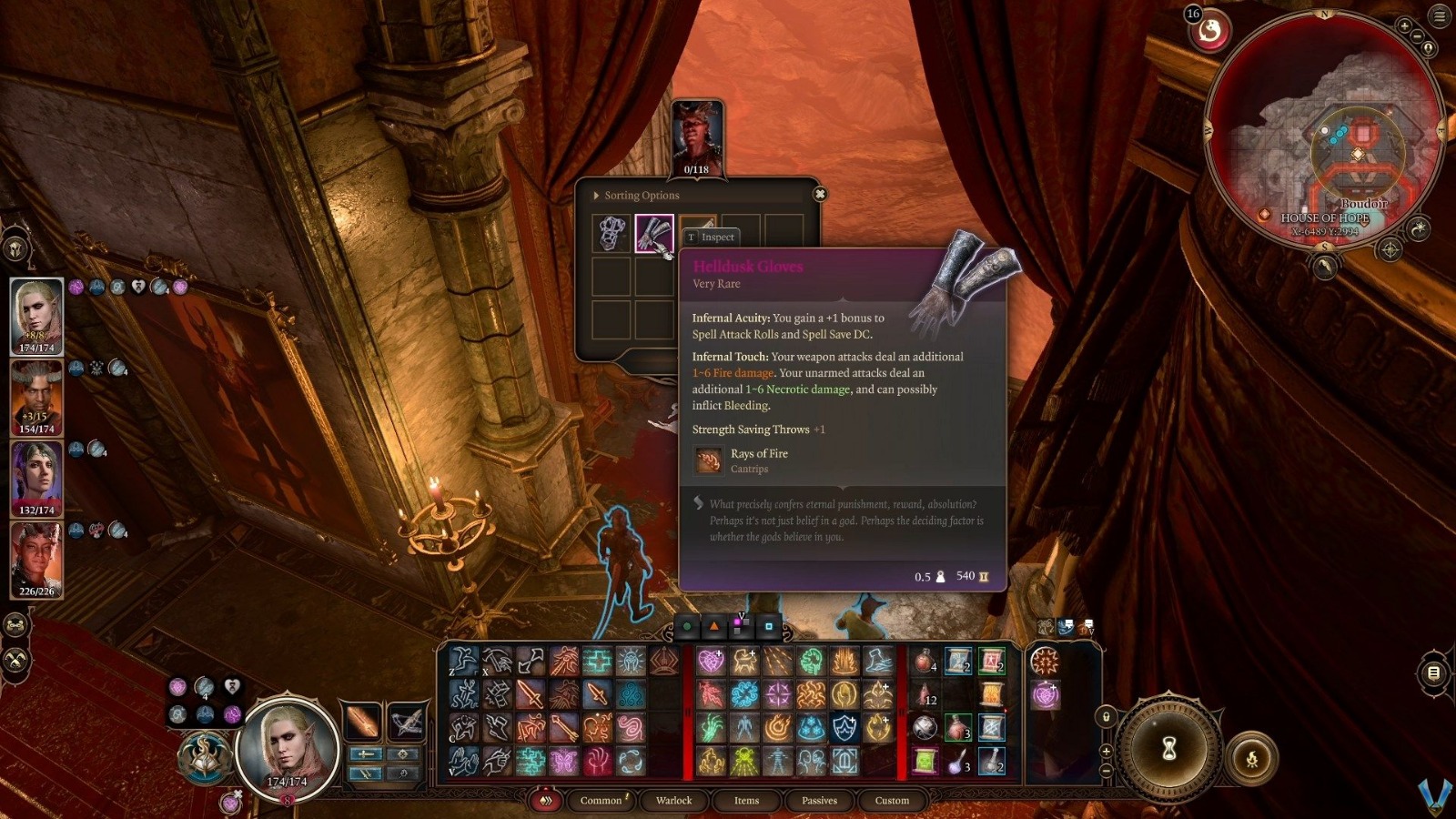Toggle the green circle action filter
This screenshot has height=819, width=1456.
tap(688, 627)
